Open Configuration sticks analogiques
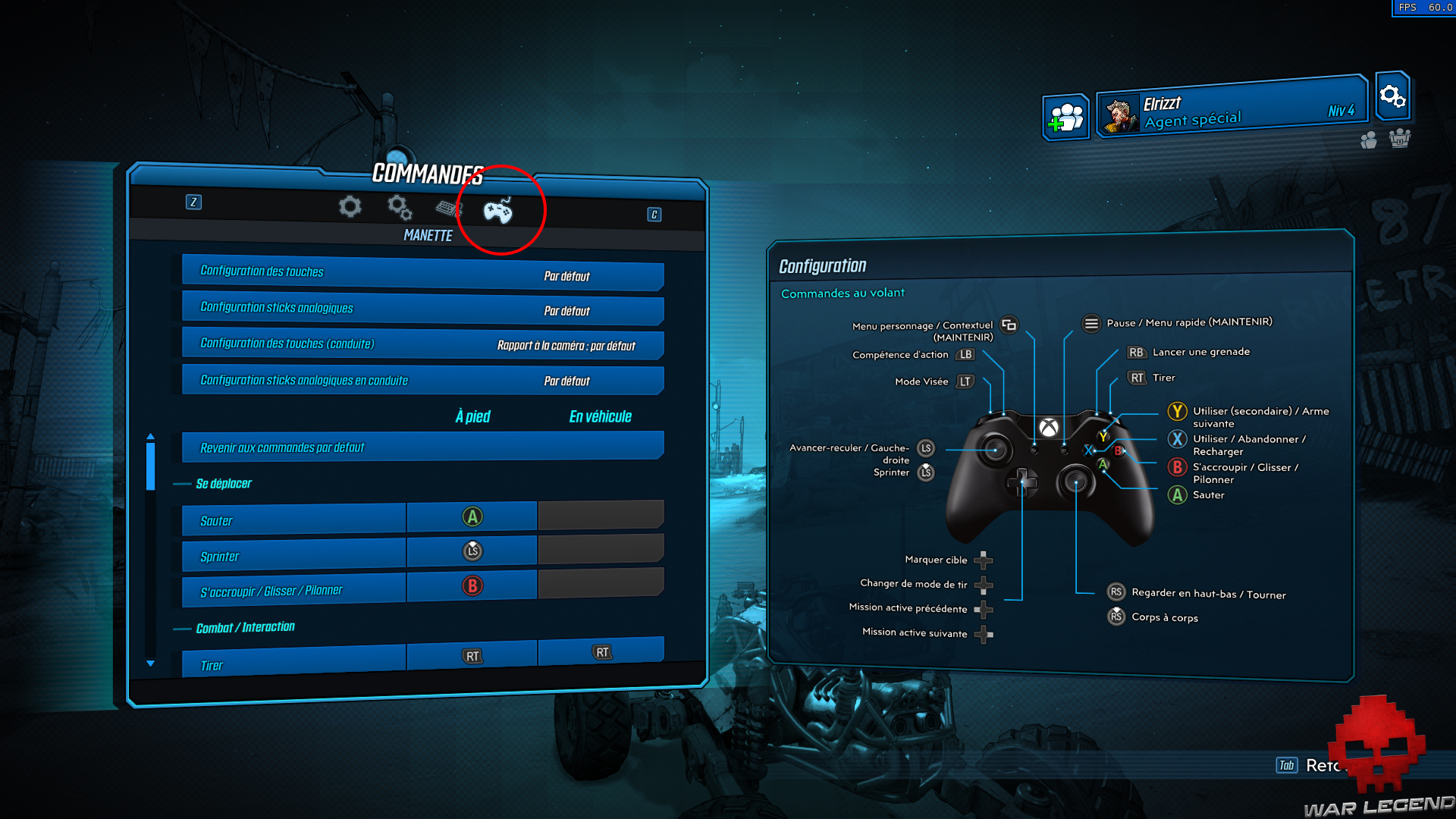The height and width of the screenshot is (819, 1456). click(422, 309)
